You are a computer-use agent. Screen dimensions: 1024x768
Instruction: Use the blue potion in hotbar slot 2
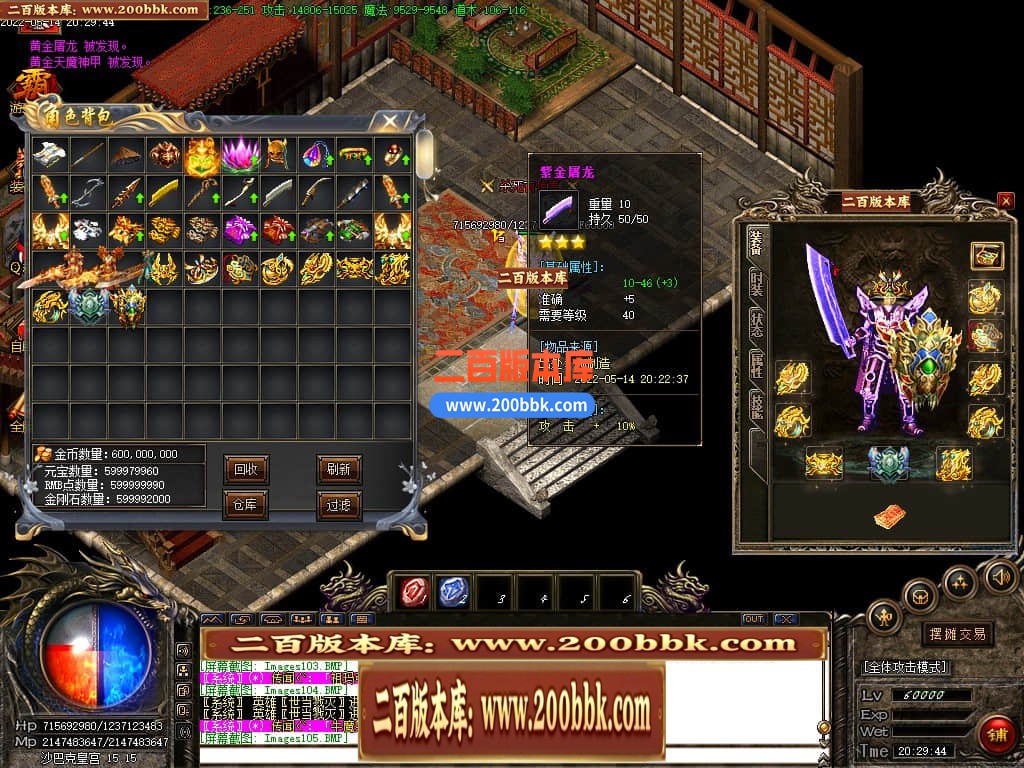click(x=451, y=592)
